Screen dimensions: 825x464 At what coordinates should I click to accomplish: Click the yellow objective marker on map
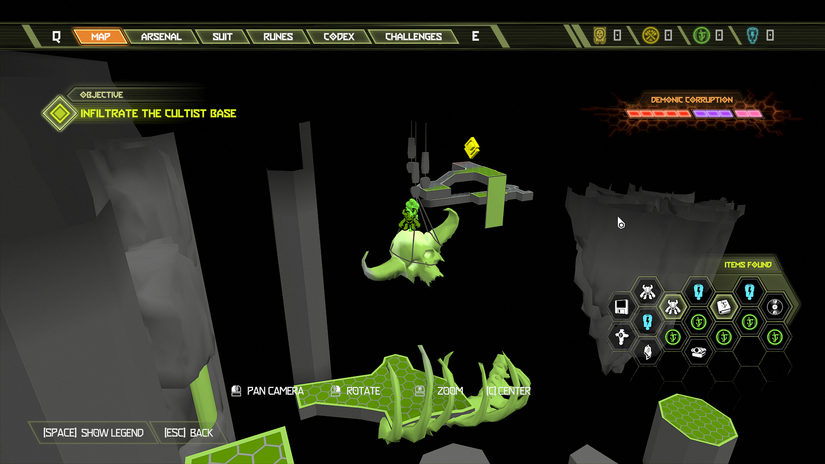pyautogui.click(x=472, y=148)
